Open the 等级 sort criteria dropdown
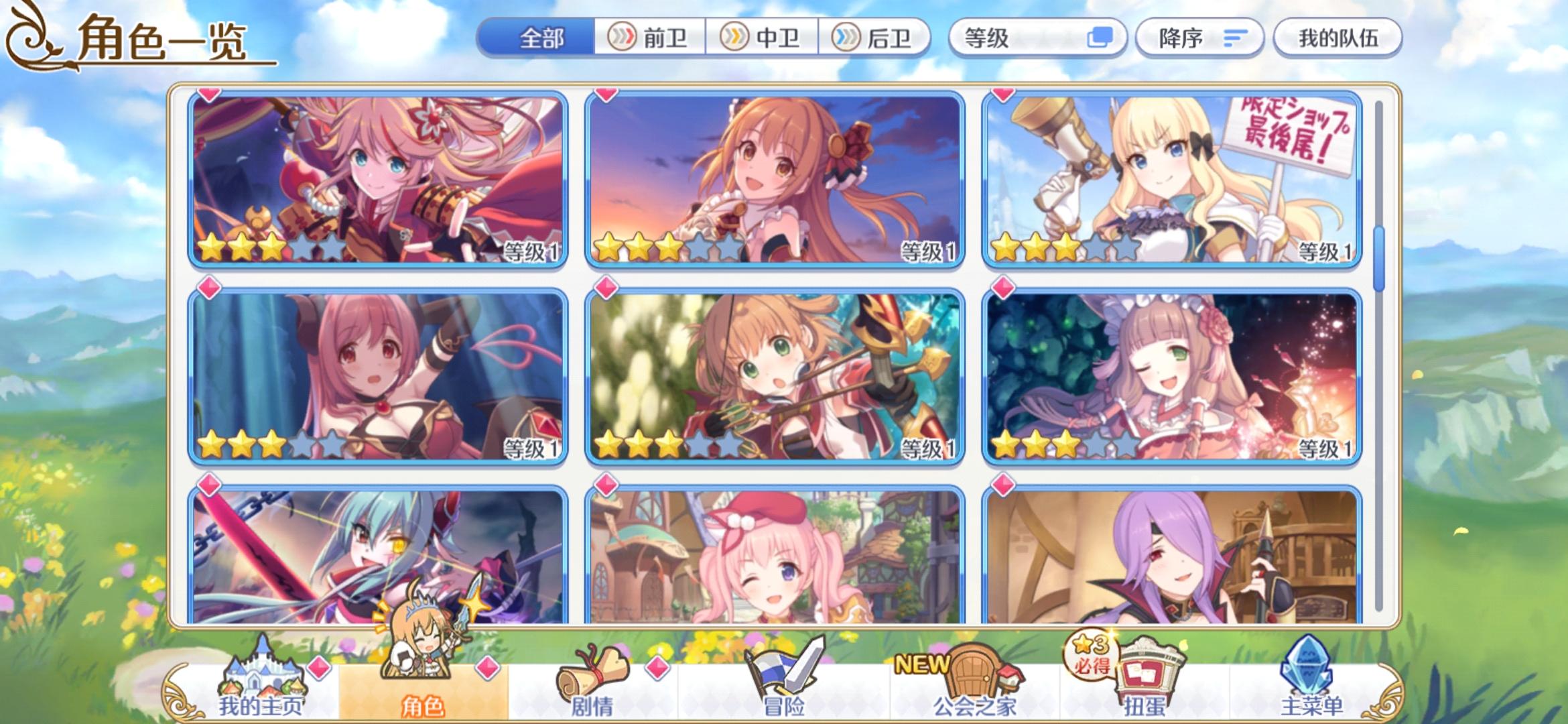Image resolution: width=1568 pixels, height=724 pixels. click(1037, 38)
